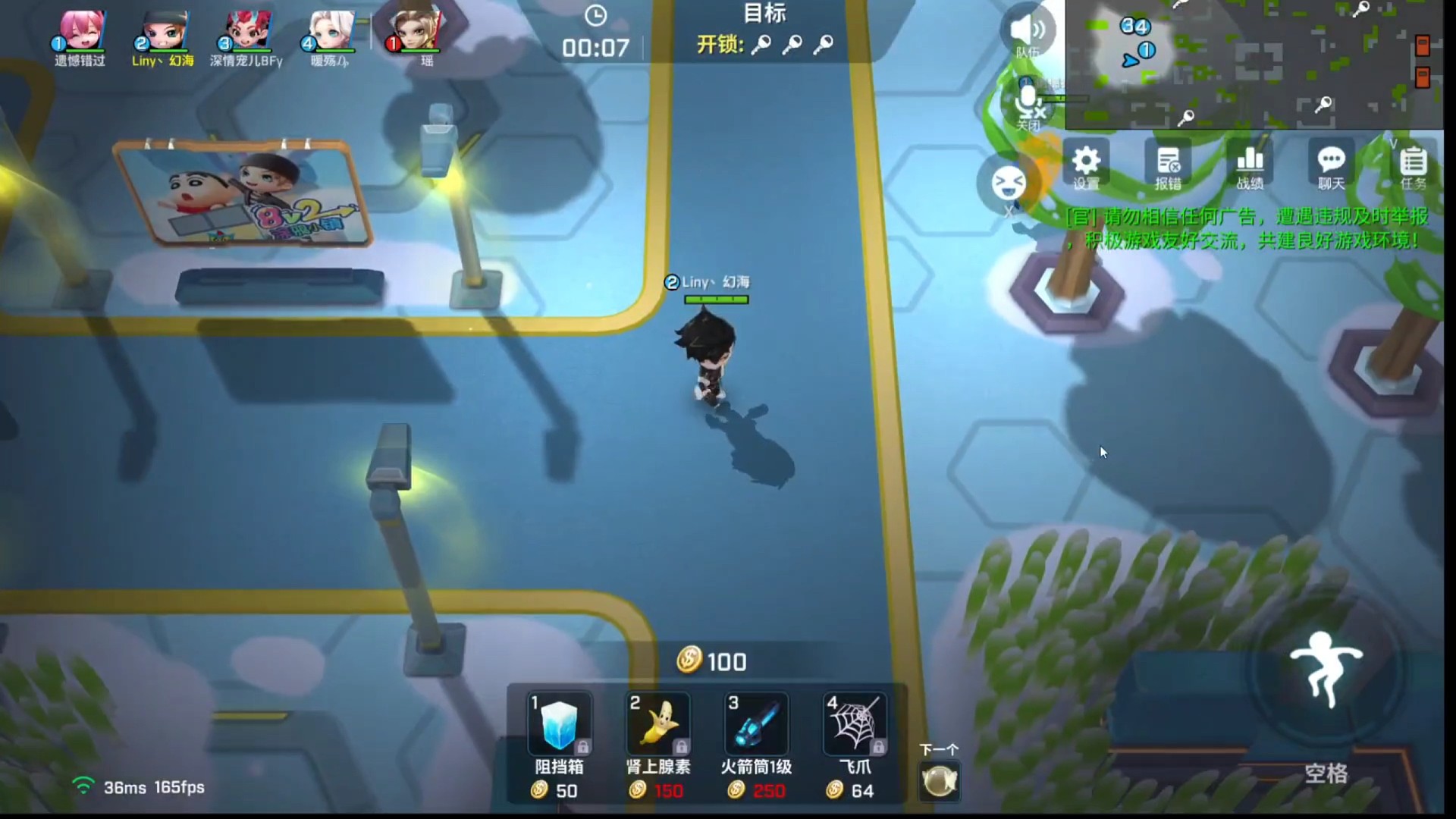Viewport: 1456px width, 819px height.
Task: Select the 飞爪 spider web item
Action: click(x=855, y=724)
